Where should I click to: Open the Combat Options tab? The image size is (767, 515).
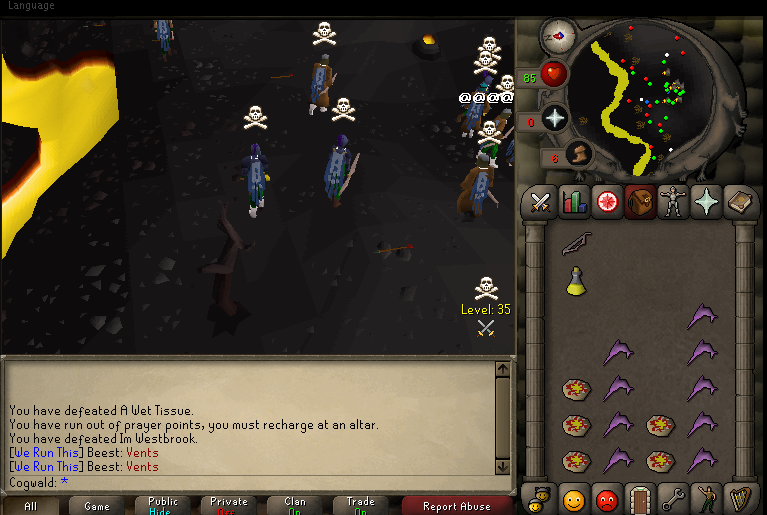[x=541, y=202]
